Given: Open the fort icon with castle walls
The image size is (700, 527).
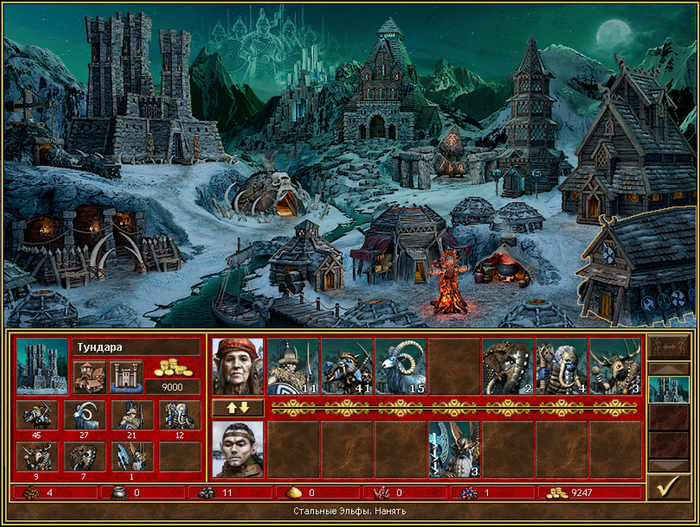Looking at the screenshot, I should click(x=125, y=376).
